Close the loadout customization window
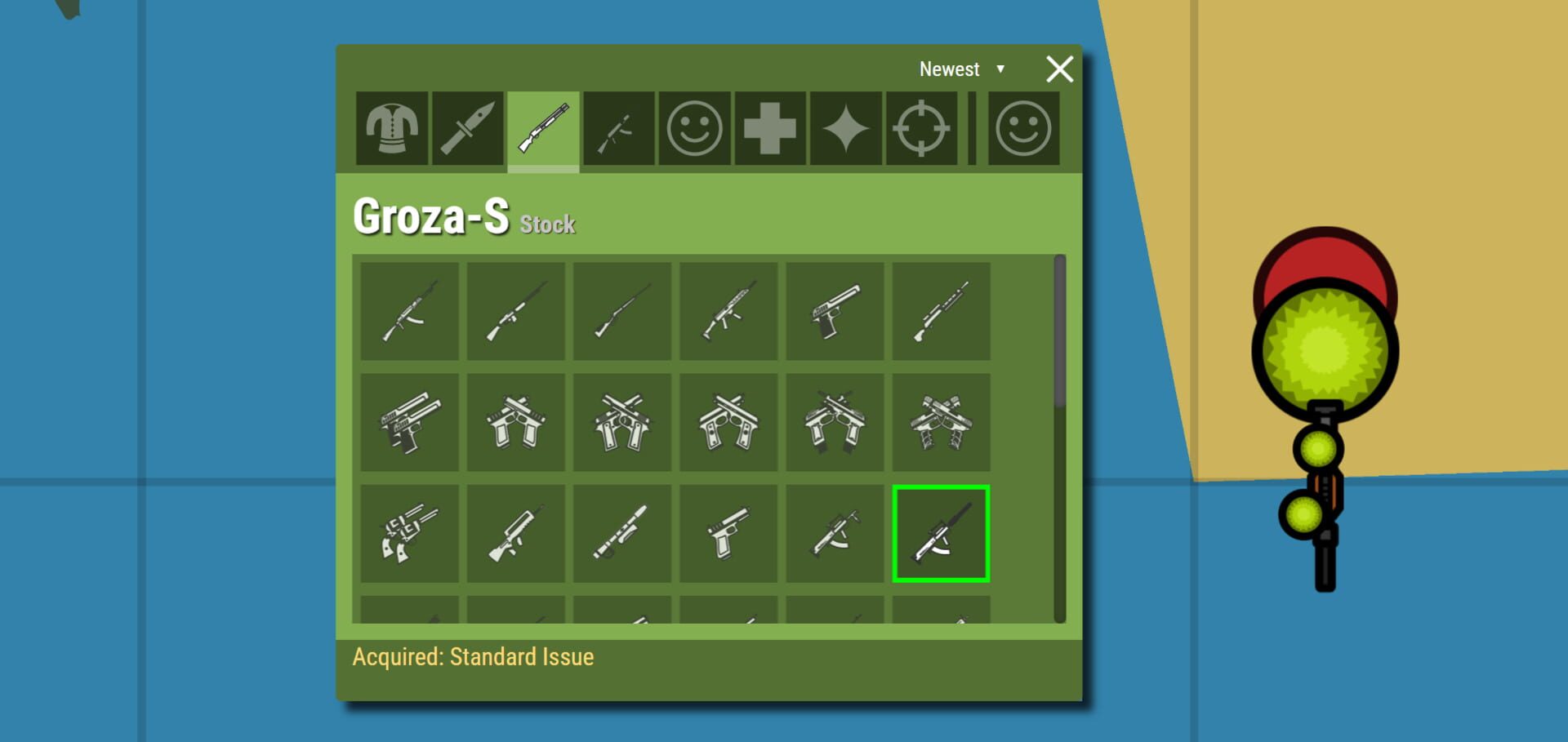The image size is (1568, 742). pyautogui.click(x=1059, y=69)
